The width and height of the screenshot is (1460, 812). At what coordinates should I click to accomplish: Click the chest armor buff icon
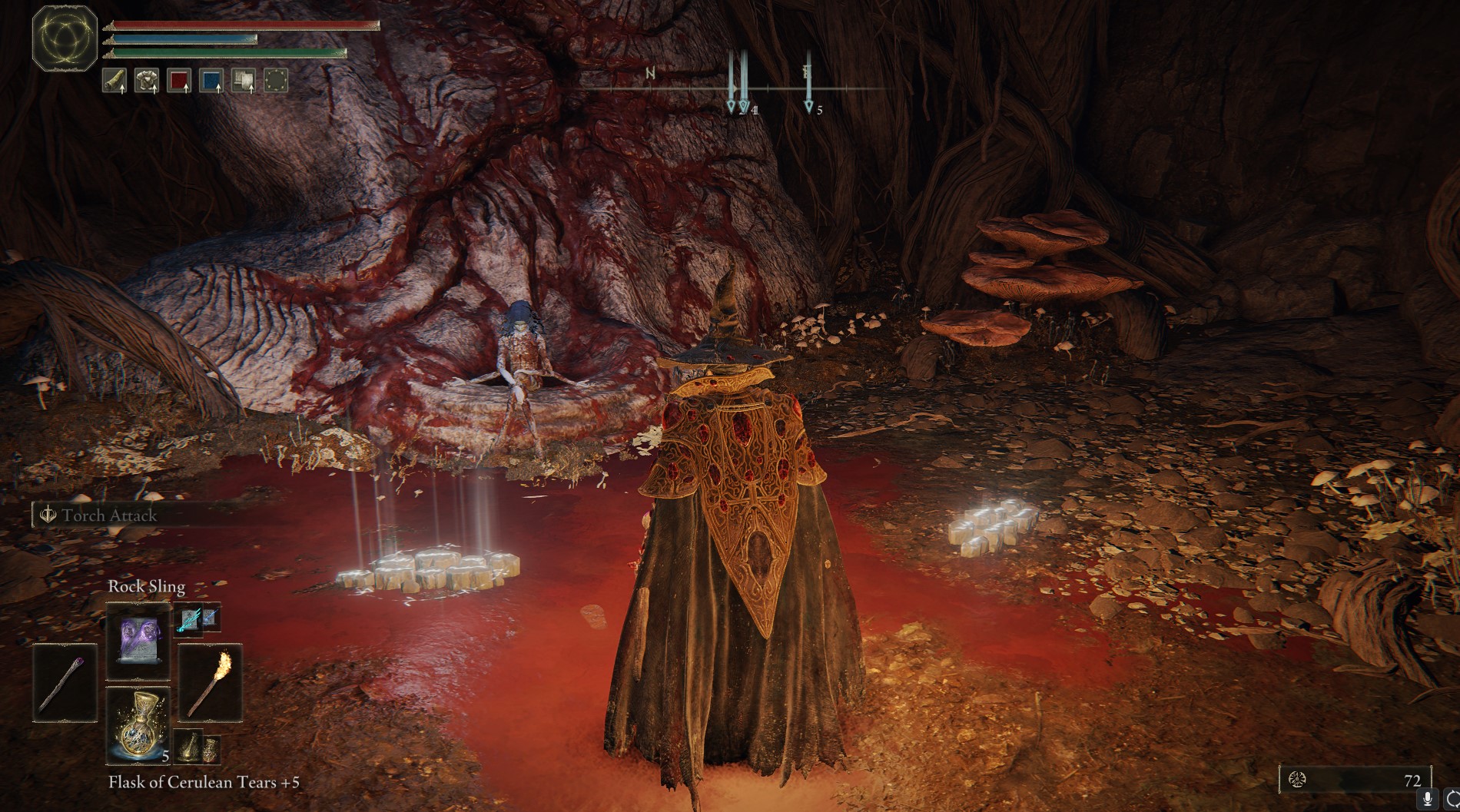pos(147,80)
